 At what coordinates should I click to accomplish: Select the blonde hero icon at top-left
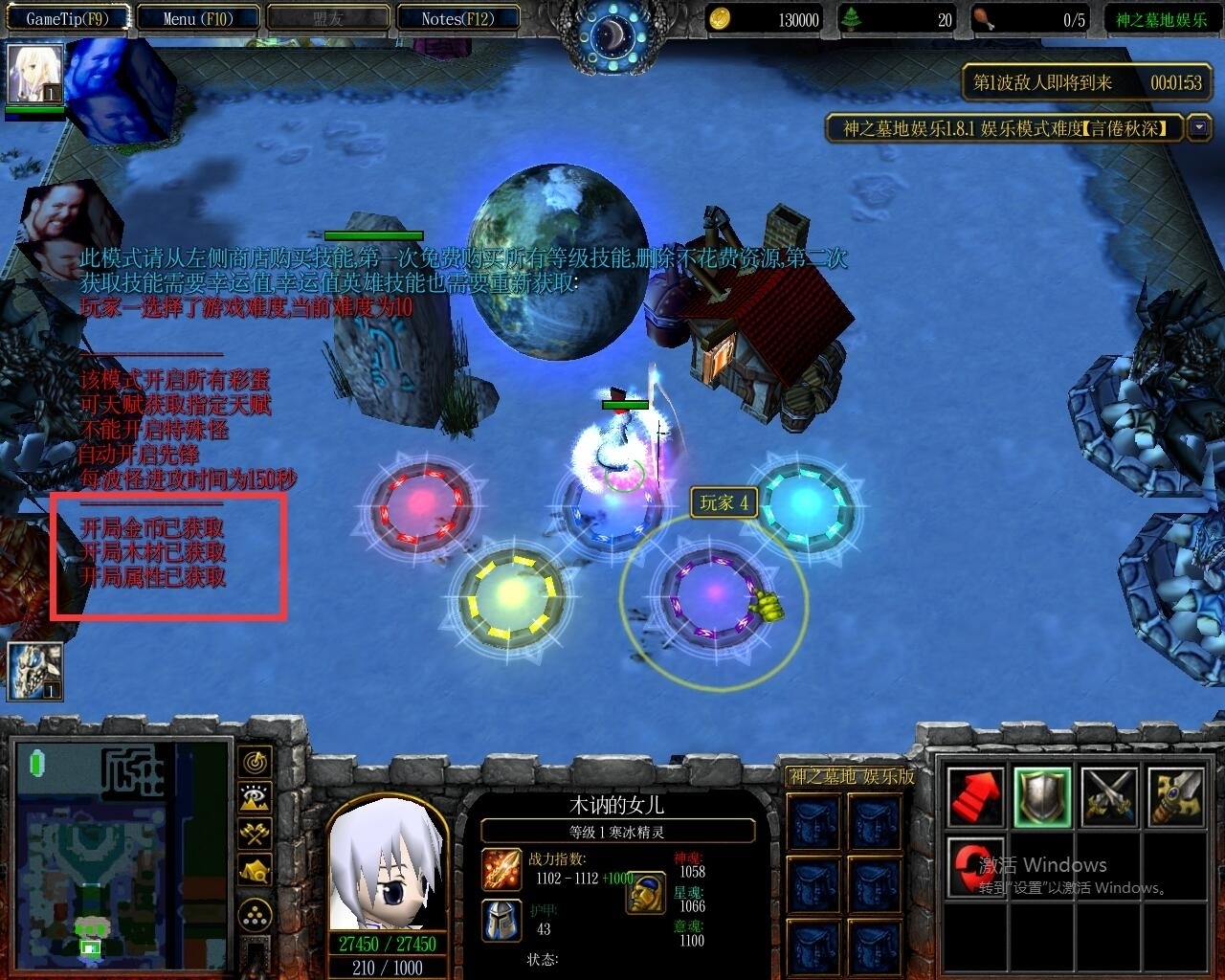click(x=35, y=74)
